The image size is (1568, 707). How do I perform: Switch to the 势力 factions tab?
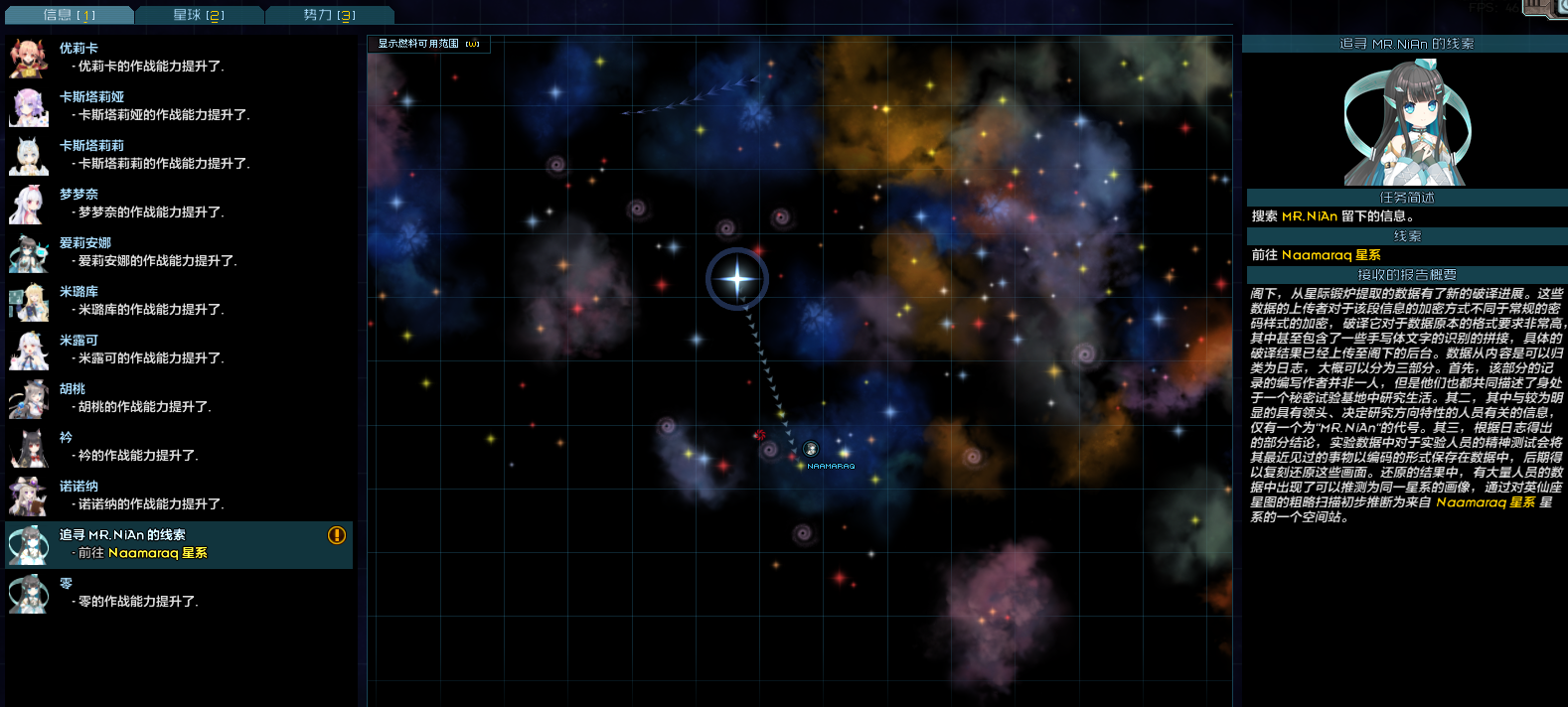[x=329, y=15]
